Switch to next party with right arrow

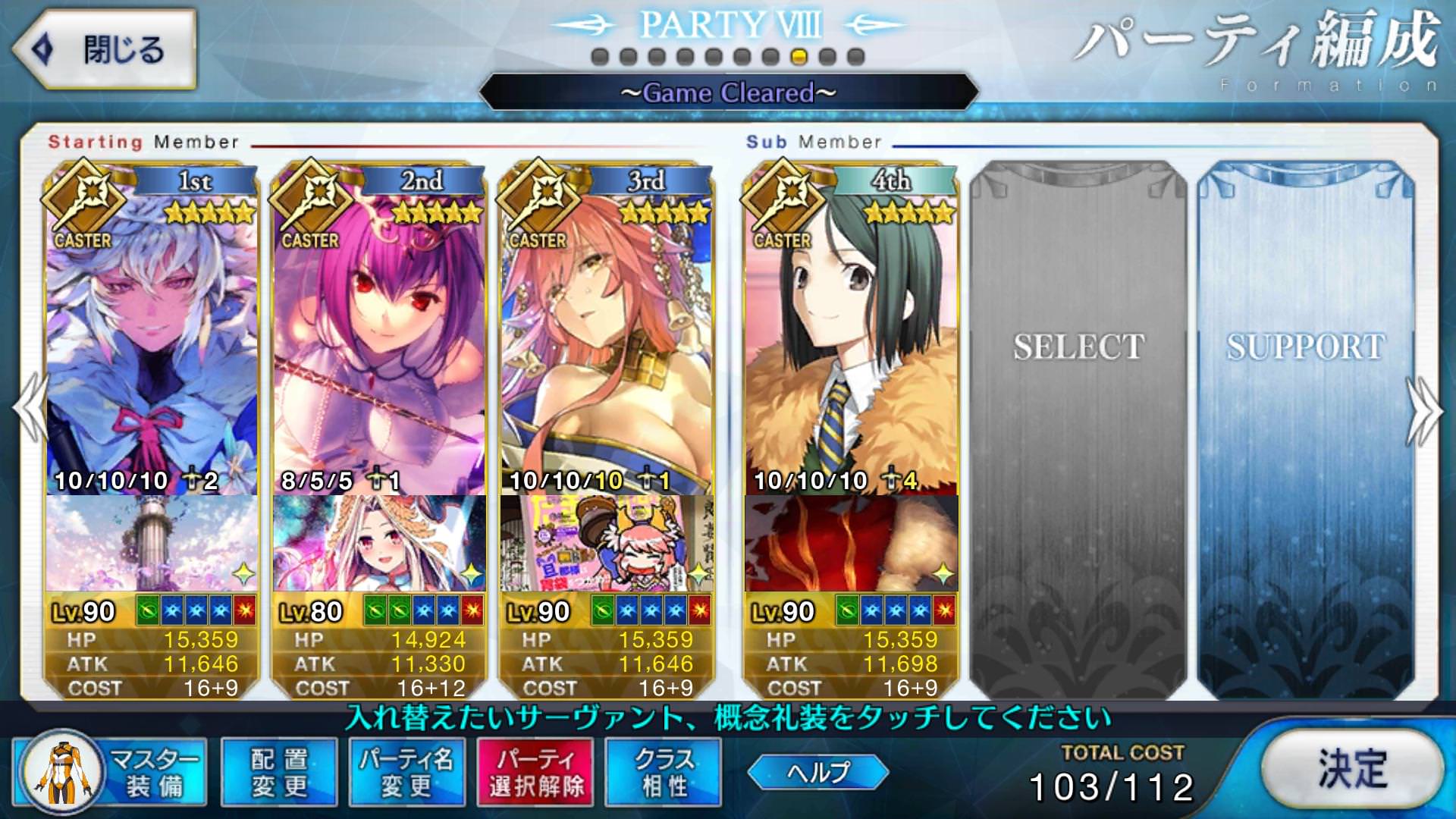pos(1426,409)
